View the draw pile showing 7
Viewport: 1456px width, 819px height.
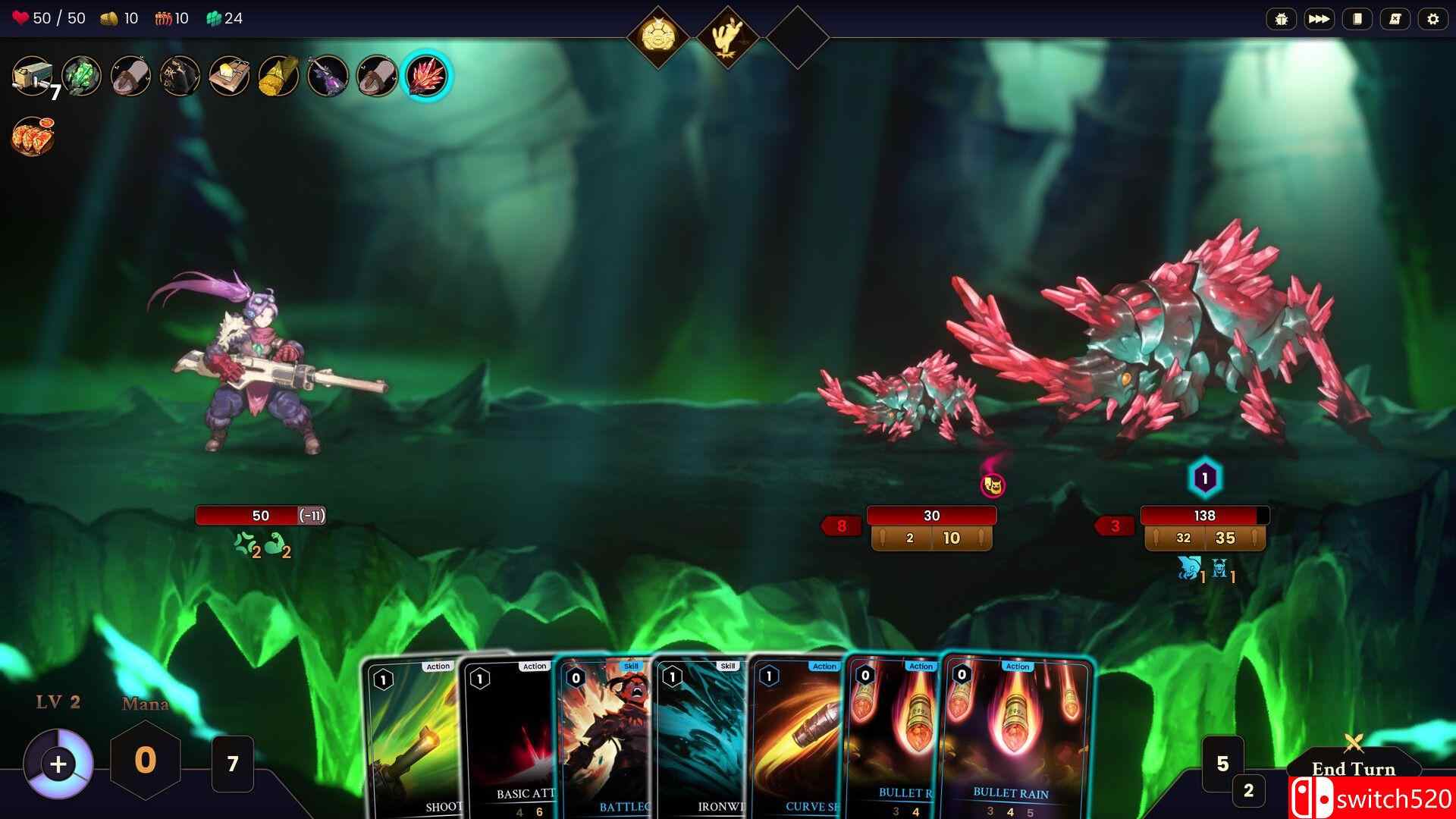point(233,763)
